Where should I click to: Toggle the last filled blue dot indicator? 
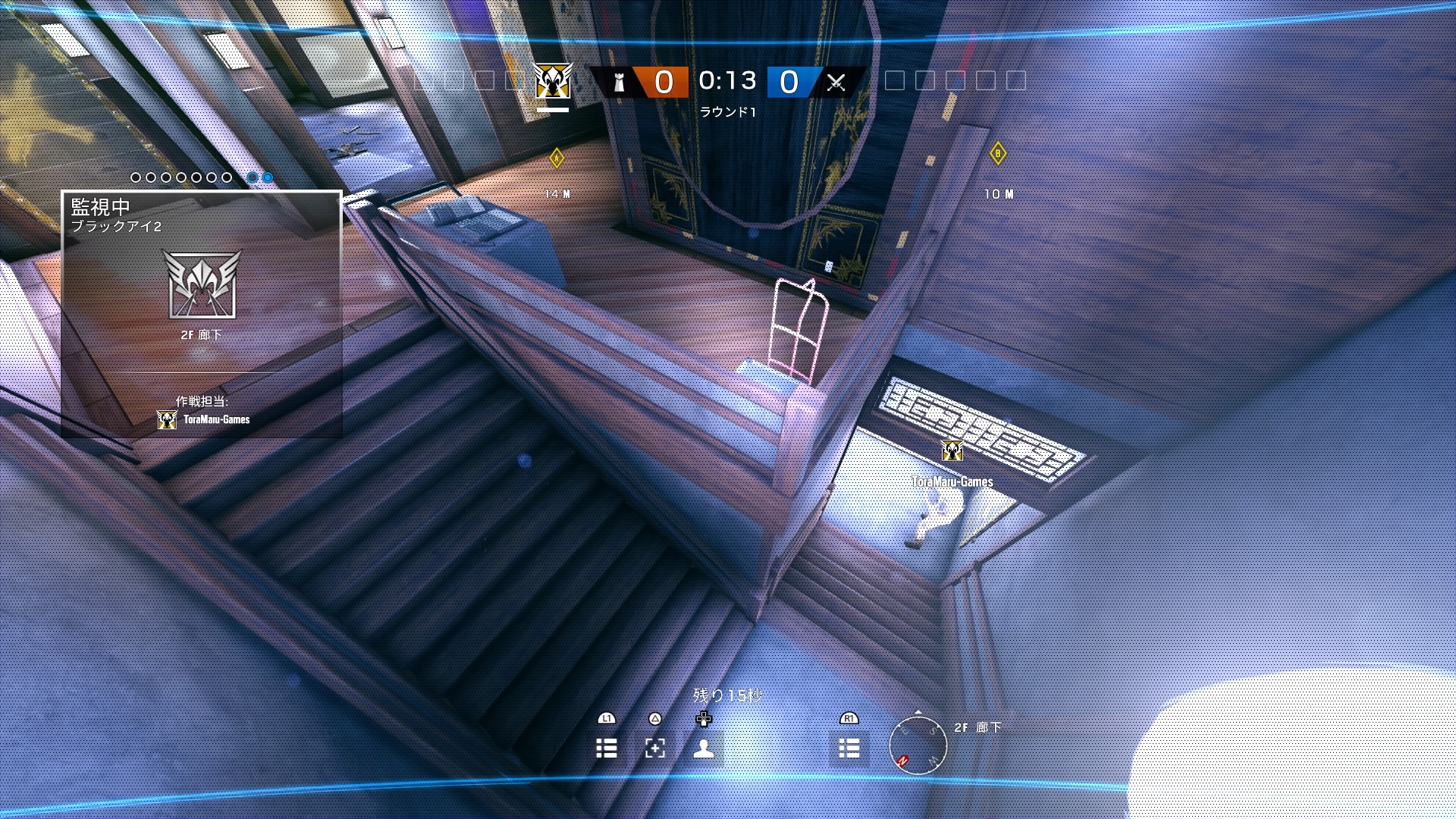coord(266,177)
